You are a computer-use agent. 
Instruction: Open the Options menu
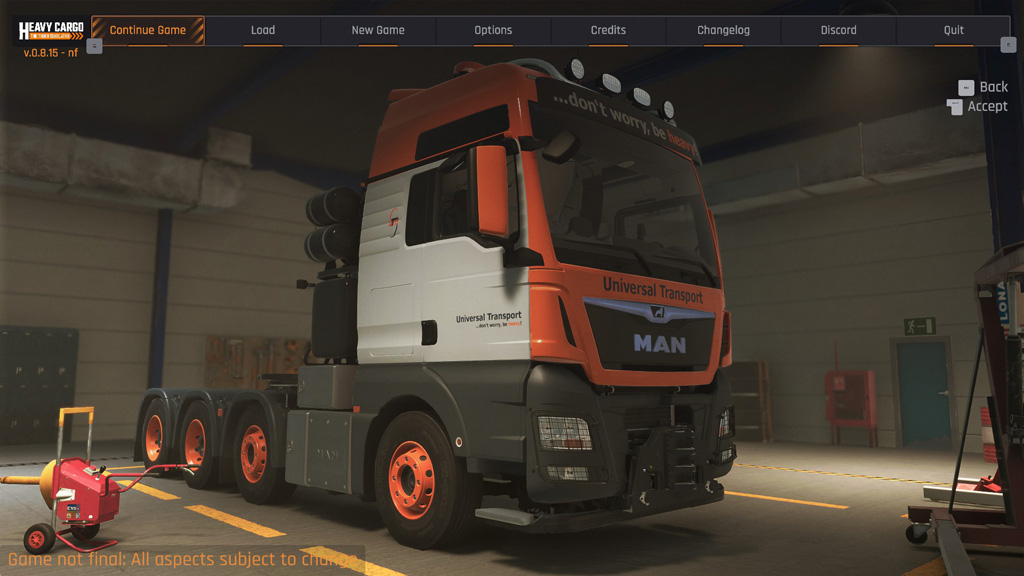coord(493,30)
